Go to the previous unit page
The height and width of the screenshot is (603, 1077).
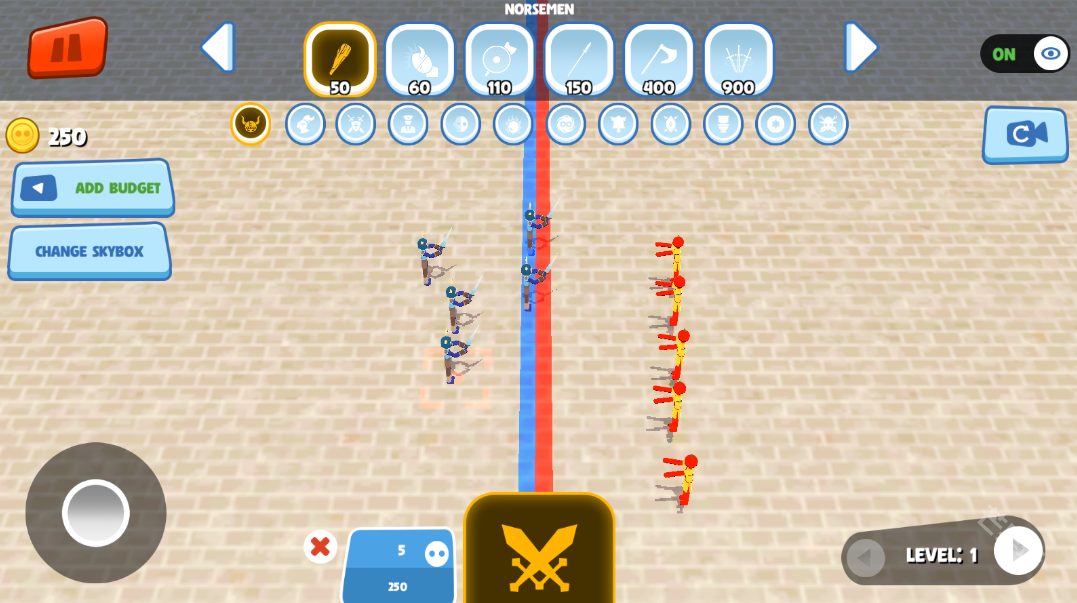pos(217,47)
